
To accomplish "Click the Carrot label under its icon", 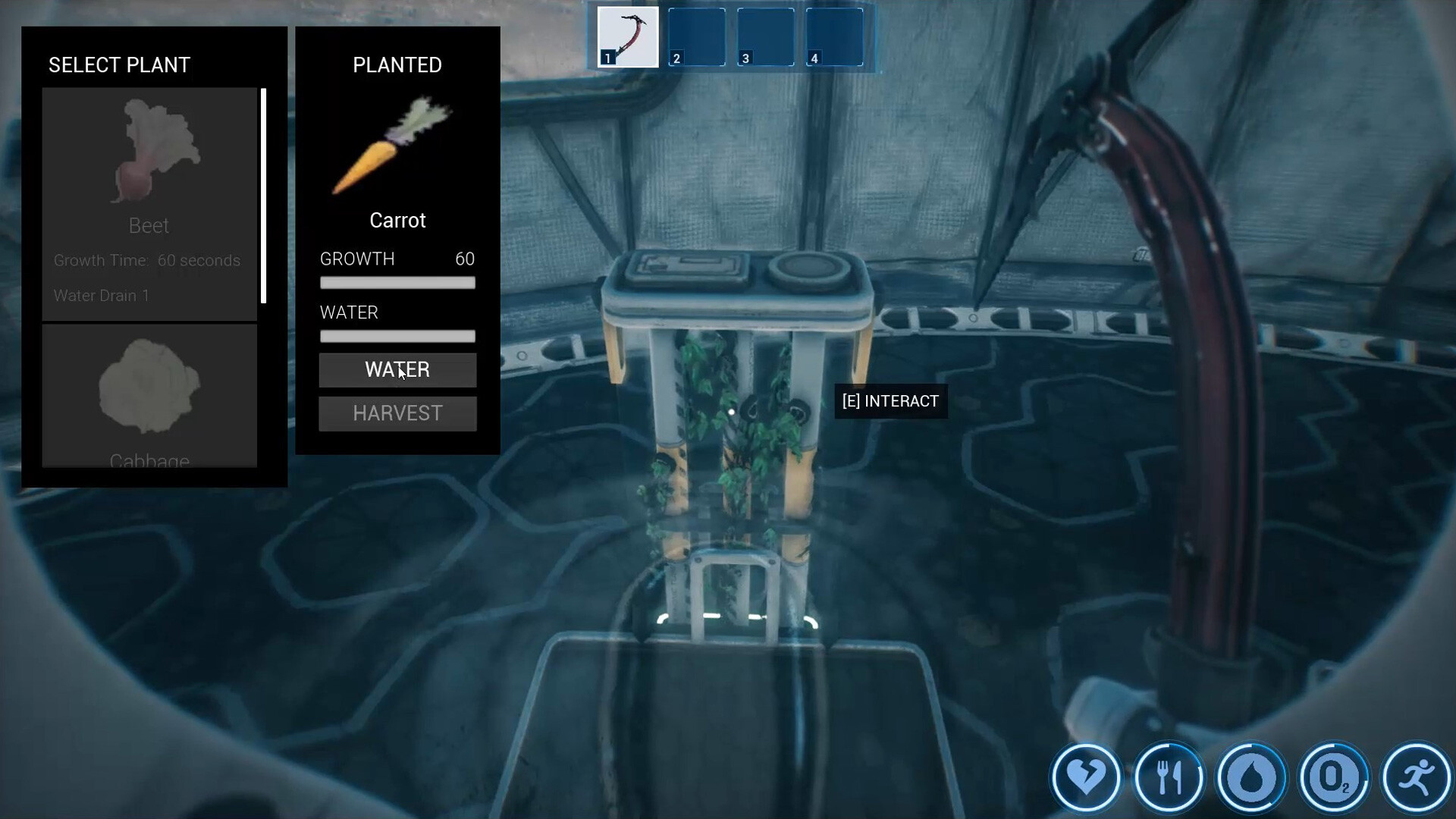I will click(x=397, y=221).
